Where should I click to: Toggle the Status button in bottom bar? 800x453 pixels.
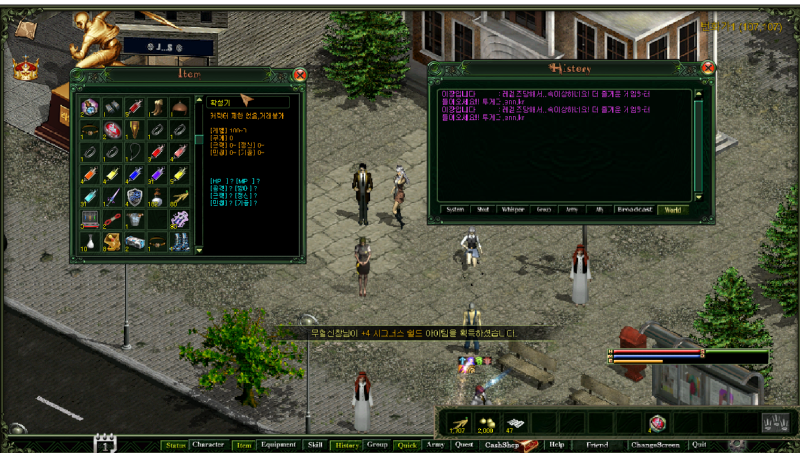coord(175,444)
